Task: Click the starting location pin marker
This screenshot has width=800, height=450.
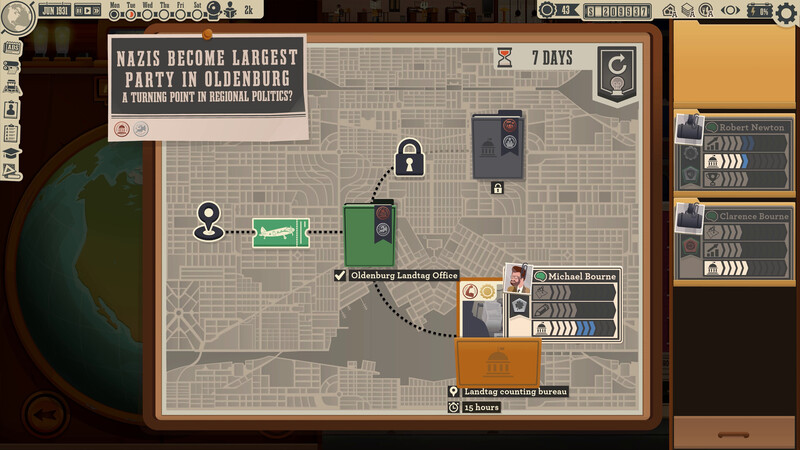Action: tap(208, 220)
